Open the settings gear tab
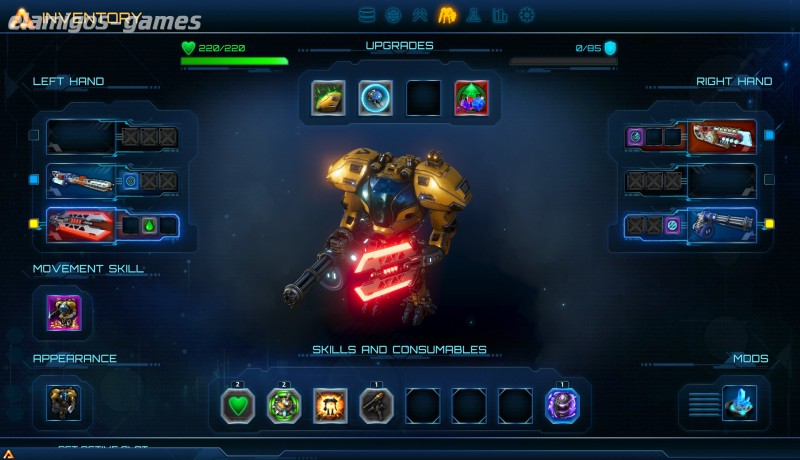 (527, 15)
